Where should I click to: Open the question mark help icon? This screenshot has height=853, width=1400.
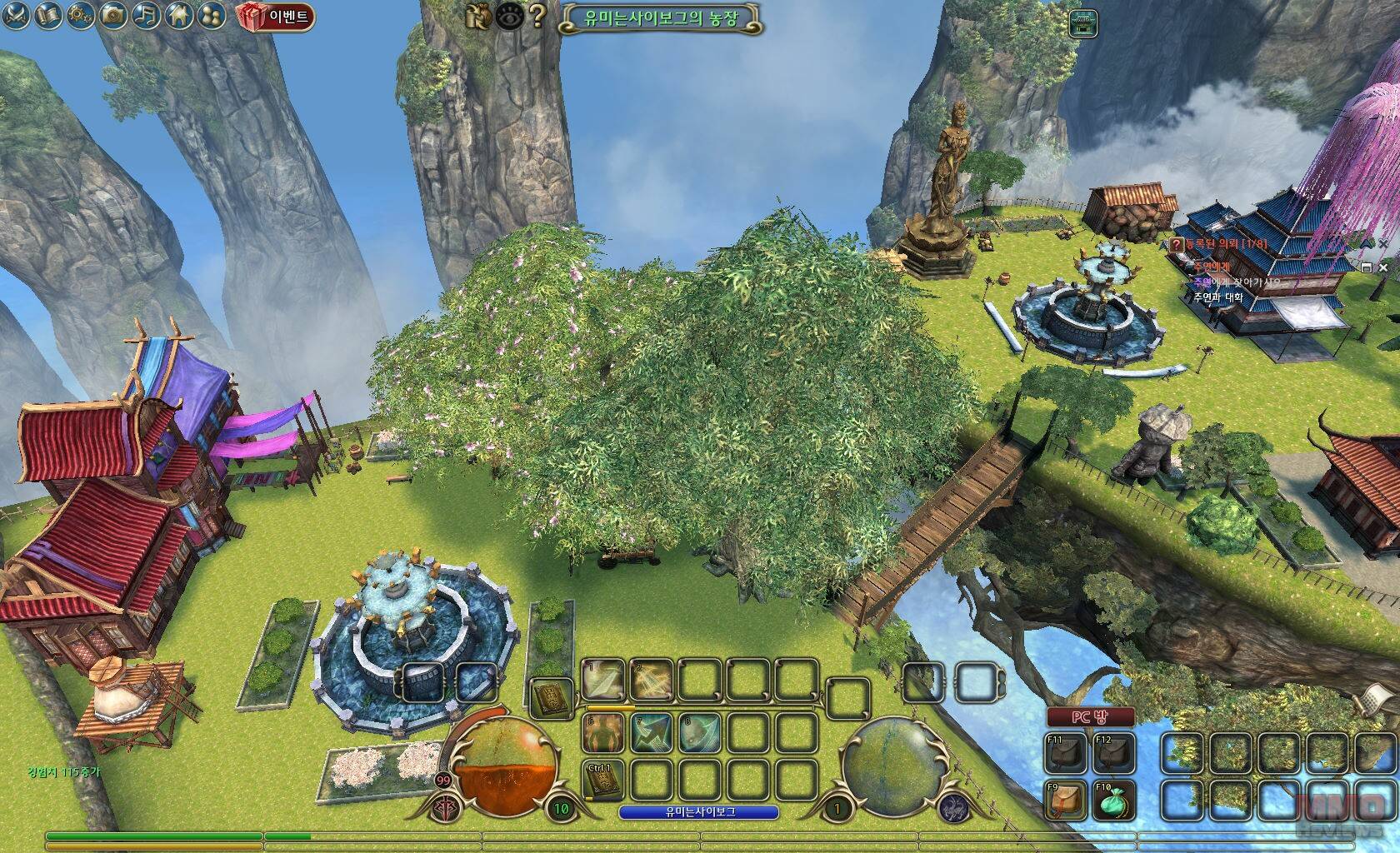pyautogui.click(x=537, y=15)
